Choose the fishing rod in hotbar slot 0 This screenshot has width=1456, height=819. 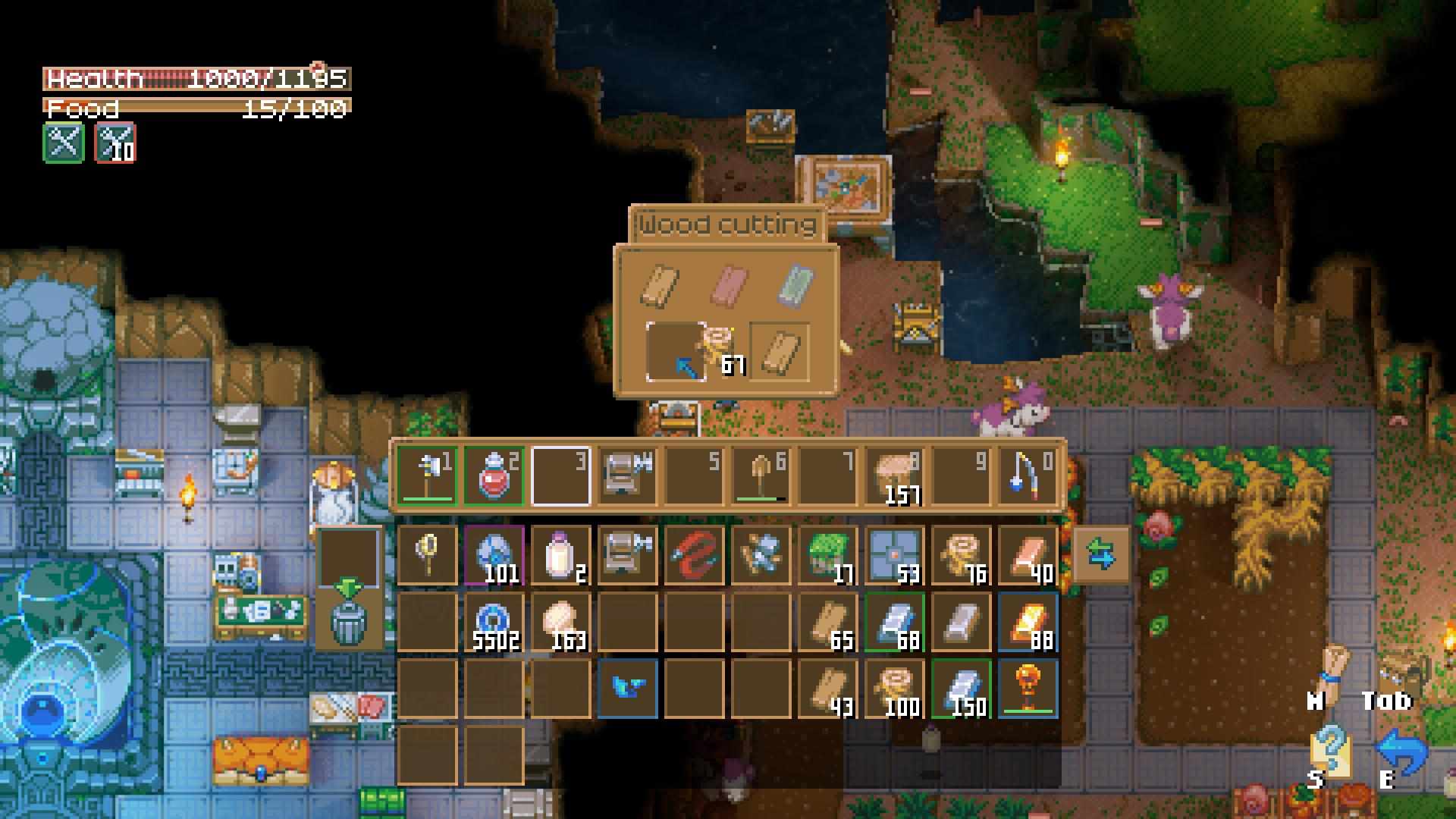[1028, 476]
